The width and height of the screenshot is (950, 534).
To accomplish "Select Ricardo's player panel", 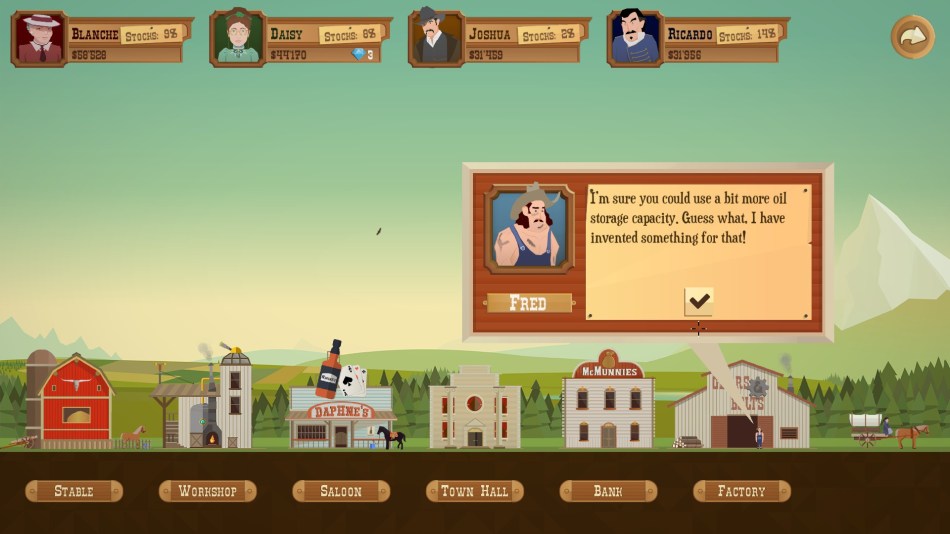I will [x=696, y=40].
